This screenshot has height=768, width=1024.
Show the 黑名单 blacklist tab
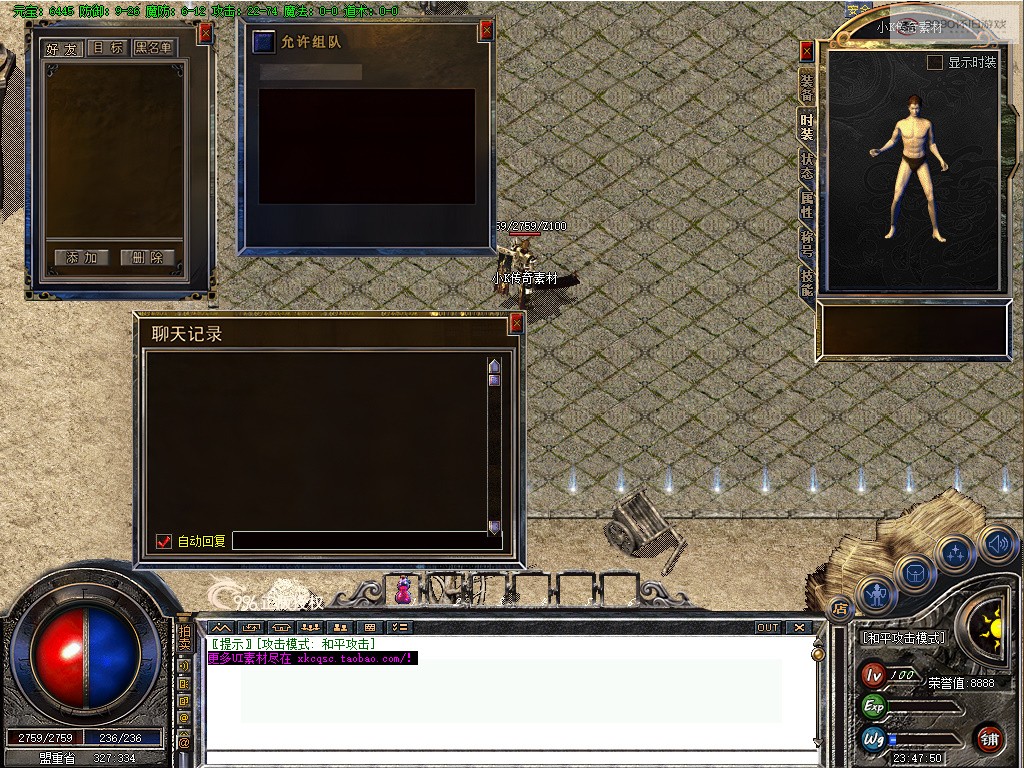pos(153,48)
